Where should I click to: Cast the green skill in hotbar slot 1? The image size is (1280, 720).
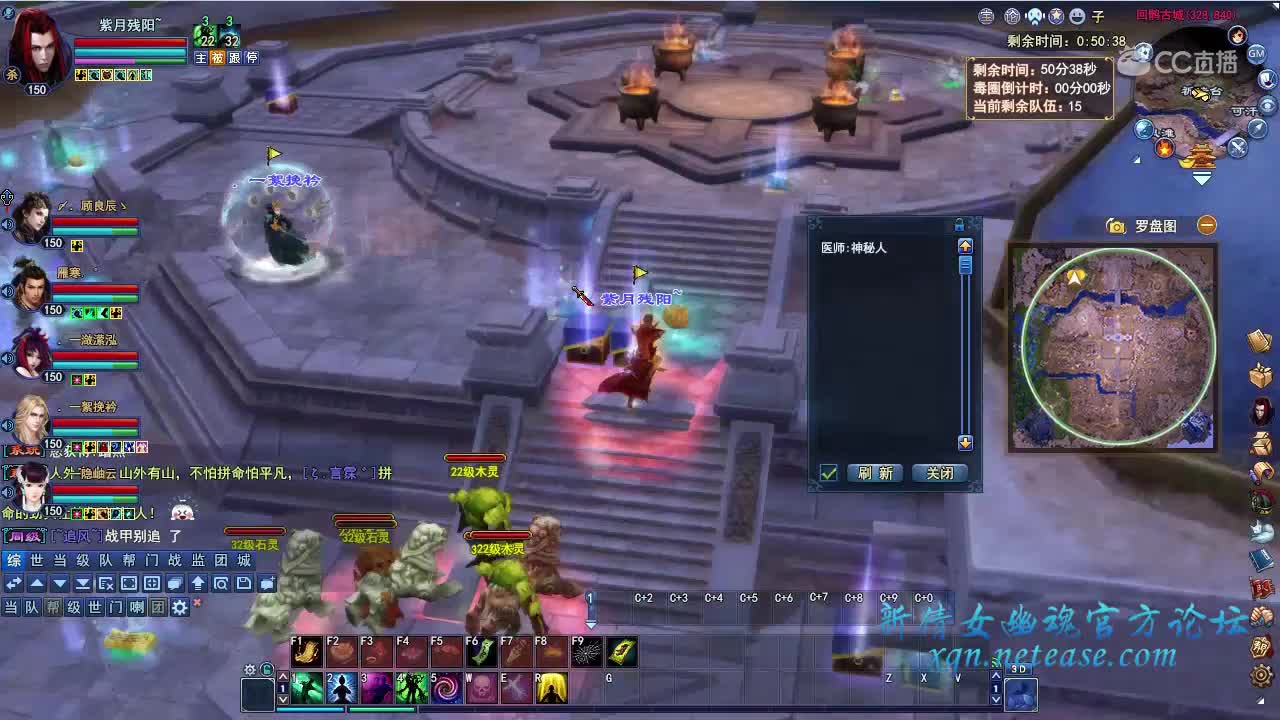(x=307, y=685)
